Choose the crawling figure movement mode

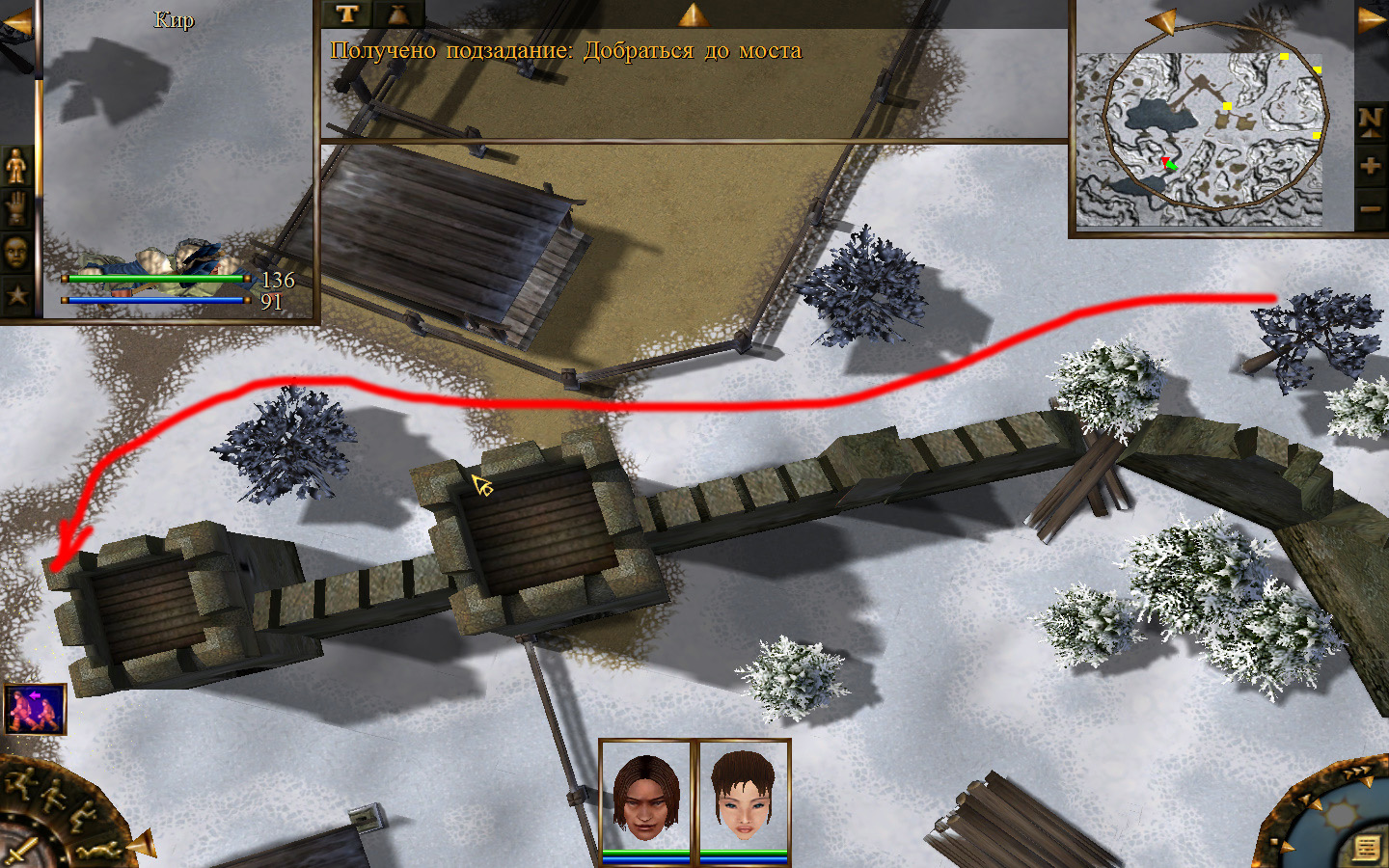tap(99, 851)
